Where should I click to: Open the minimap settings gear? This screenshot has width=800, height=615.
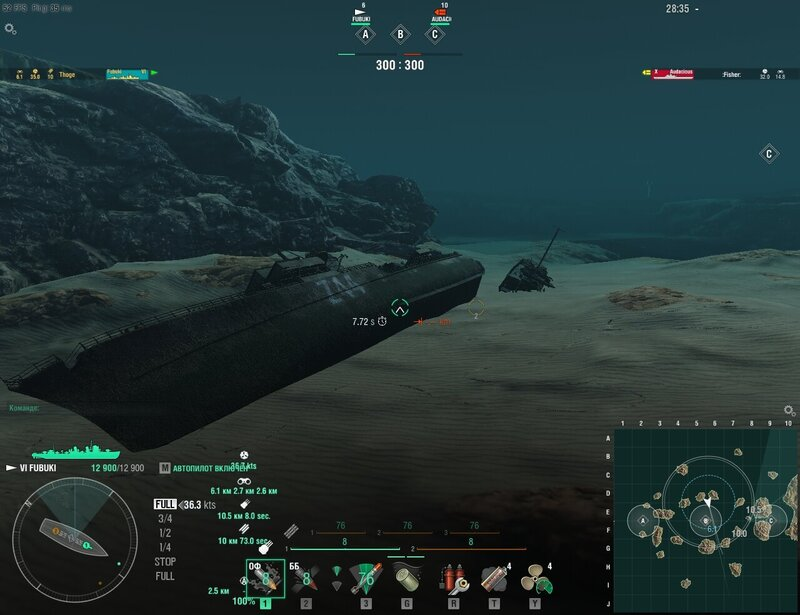coord(789,411)
